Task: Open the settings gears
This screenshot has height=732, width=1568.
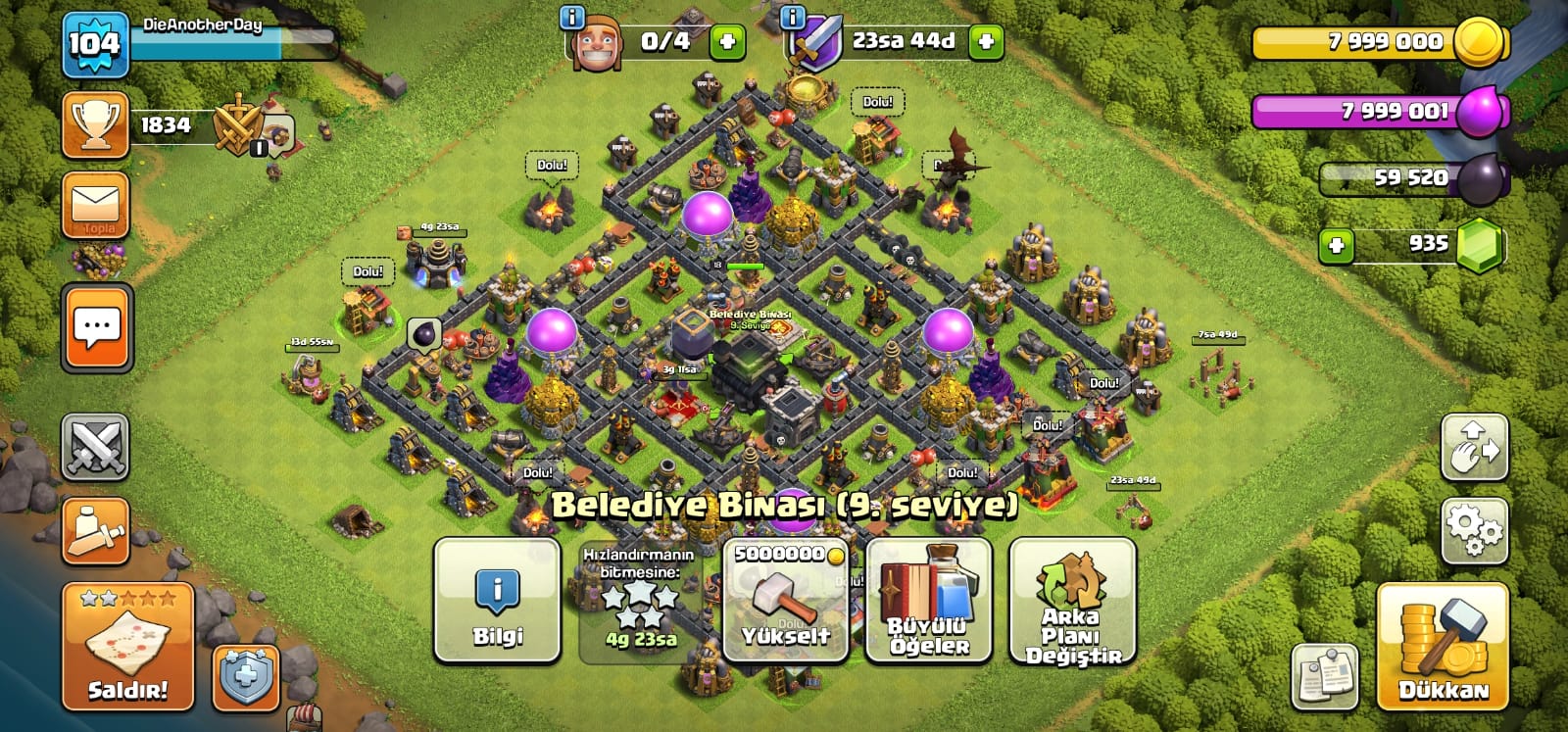Action: 1474,530
